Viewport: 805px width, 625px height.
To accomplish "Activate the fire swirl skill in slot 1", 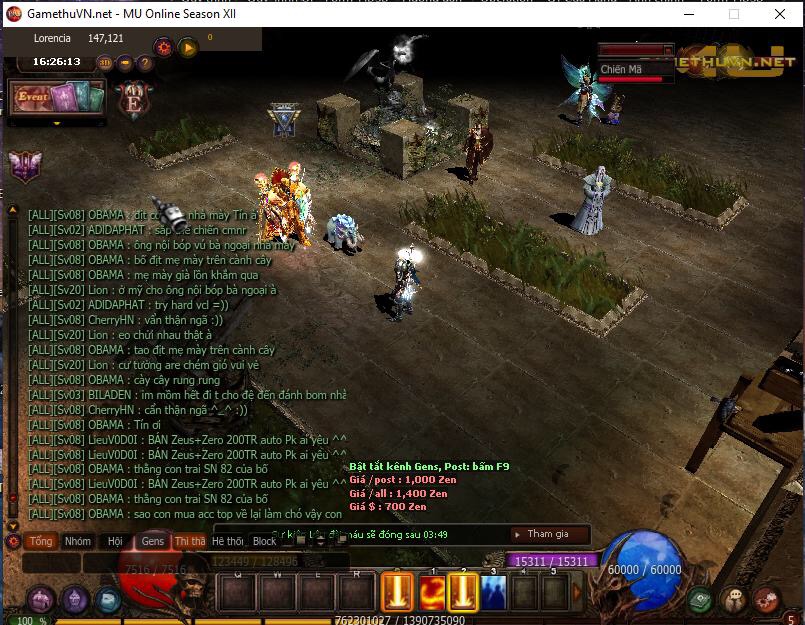I will [432, 593].
